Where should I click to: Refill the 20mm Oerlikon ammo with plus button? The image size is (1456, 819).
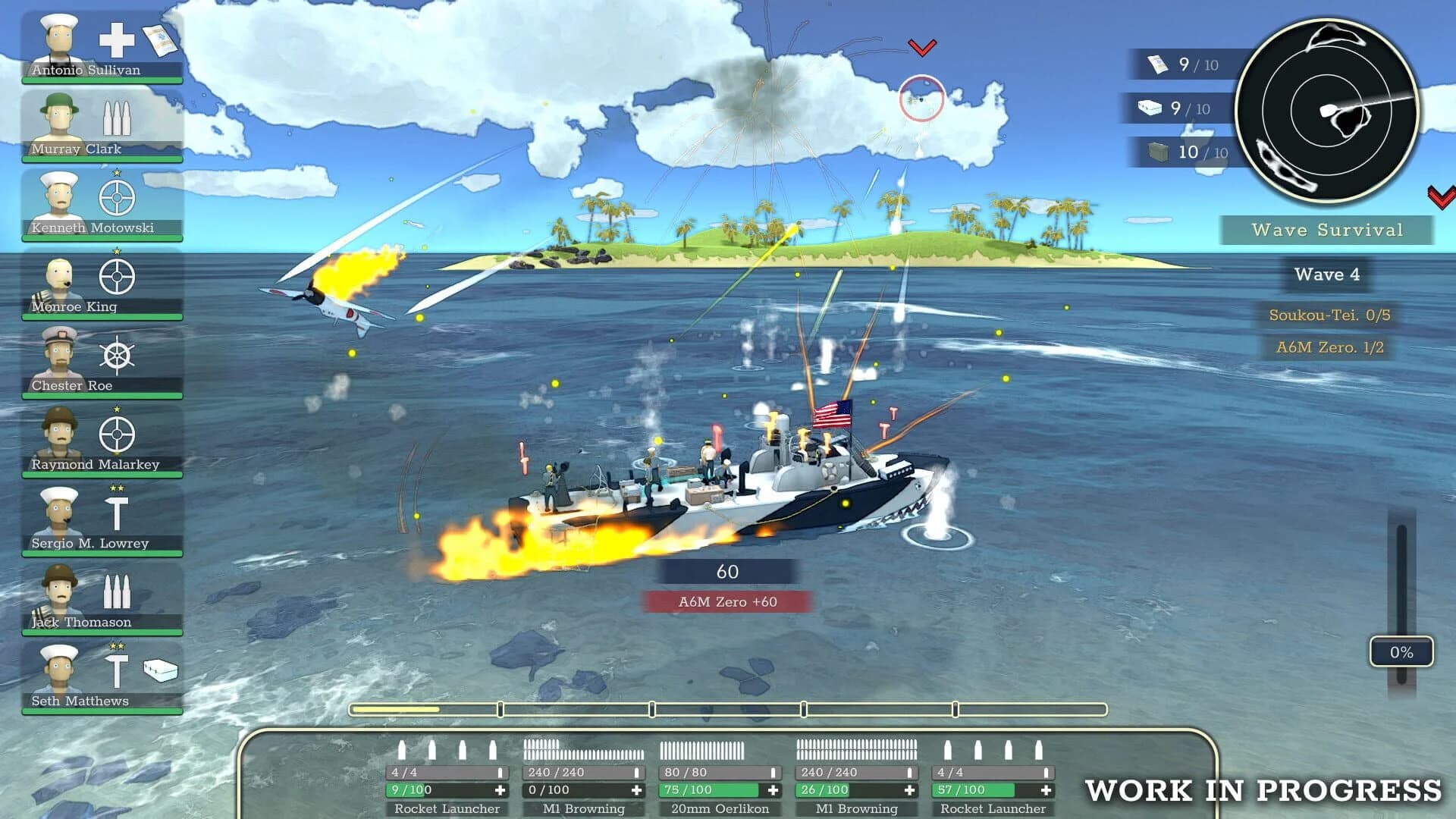771,789
